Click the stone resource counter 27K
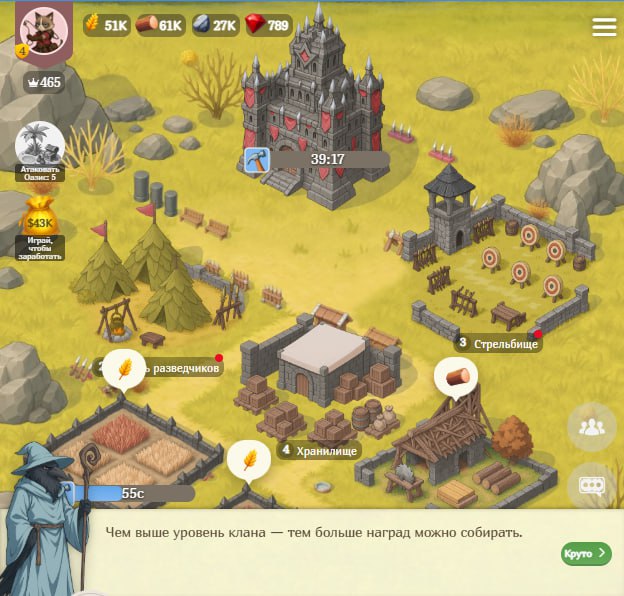Image resolution: width=624 pixels, height=596 pixels. 214,25
